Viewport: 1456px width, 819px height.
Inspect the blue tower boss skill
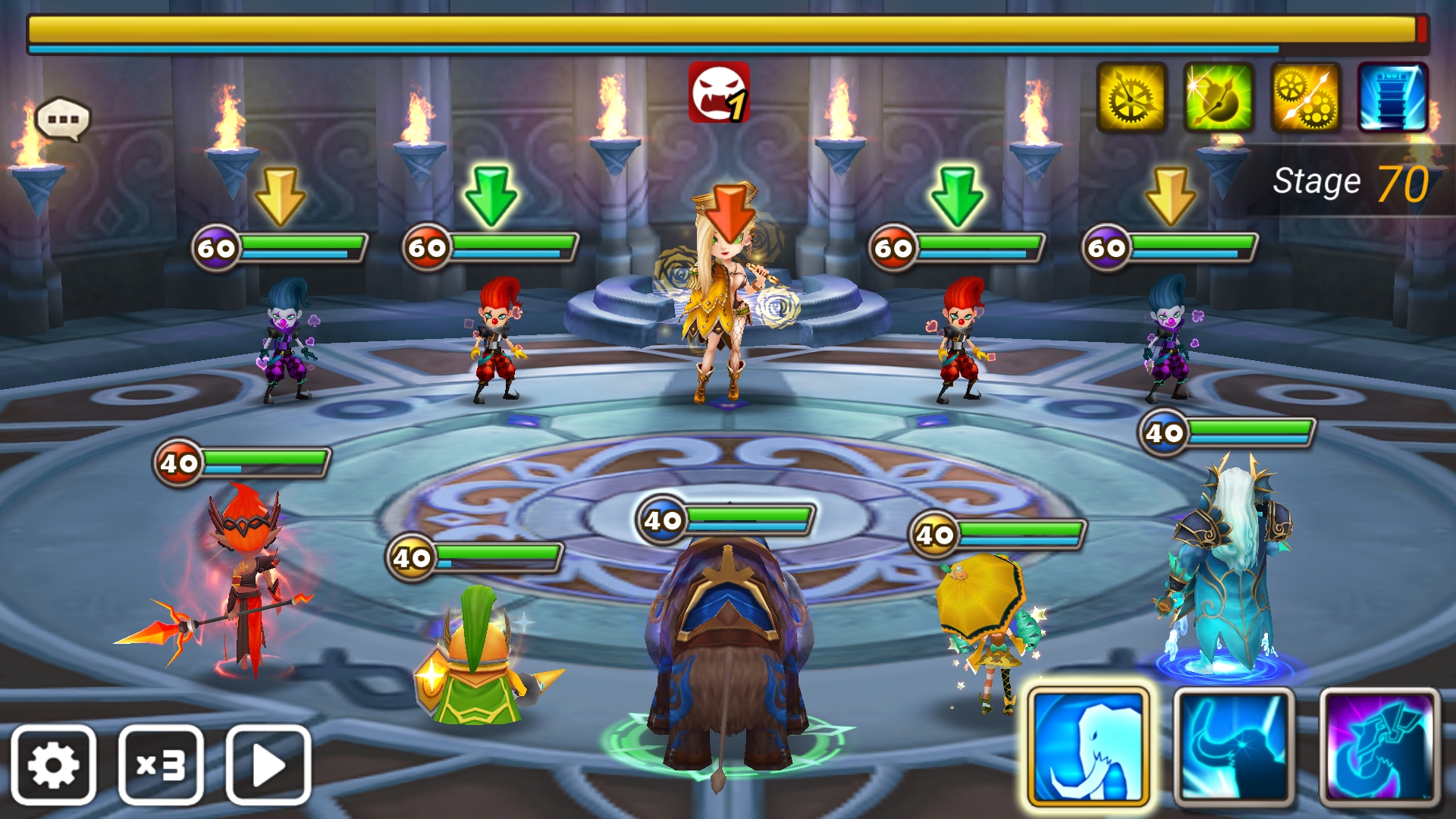[1392, 98]
